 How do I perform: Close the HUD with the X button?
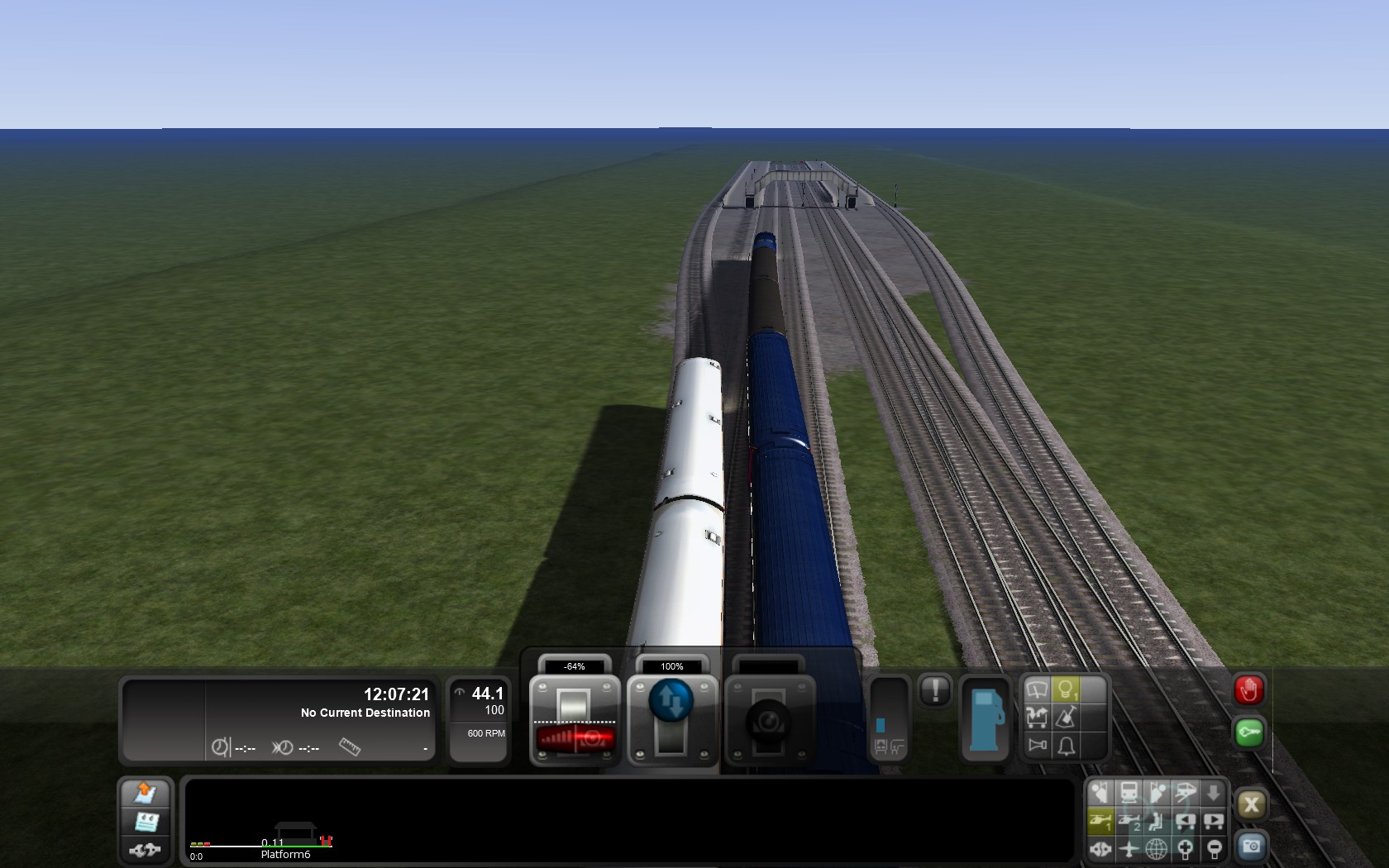[x=1251, y=804]
